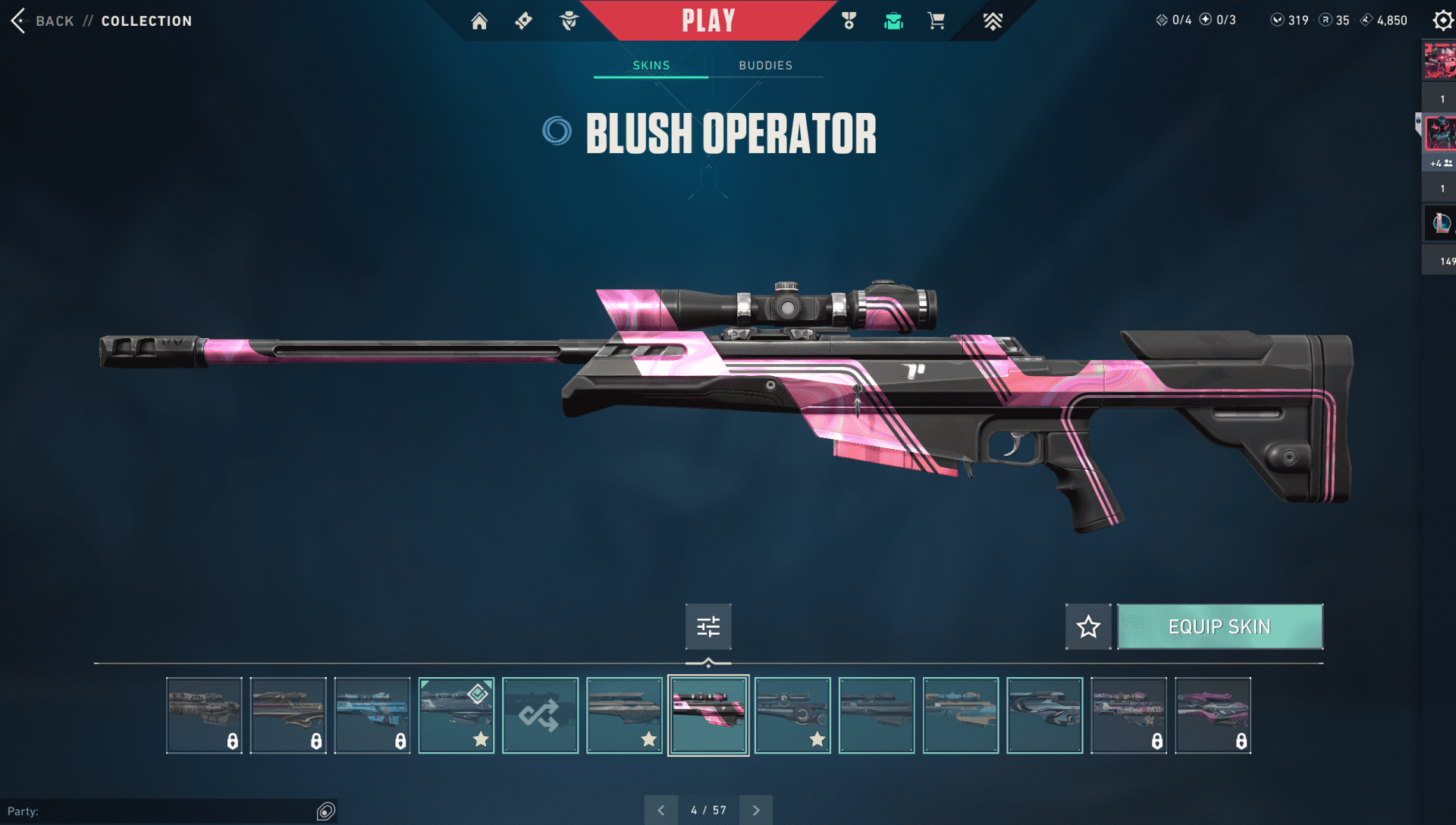Open the home screen icon
The image size is (1456, 825).
479,21
